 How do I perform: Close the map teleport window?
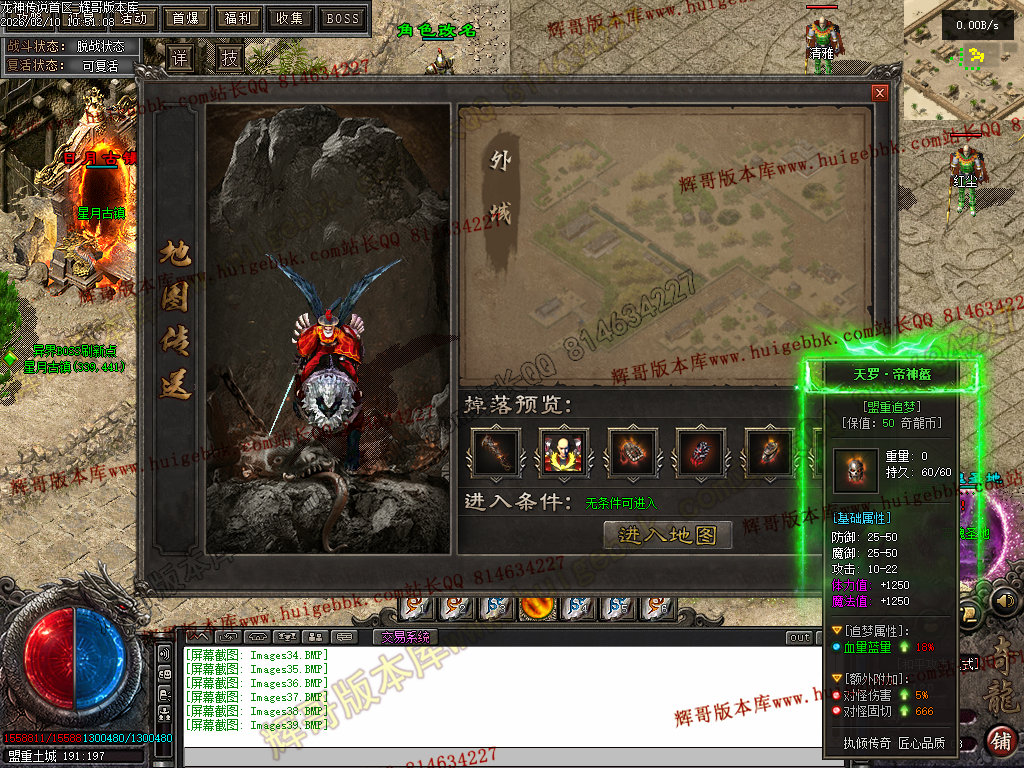point(880,93)
